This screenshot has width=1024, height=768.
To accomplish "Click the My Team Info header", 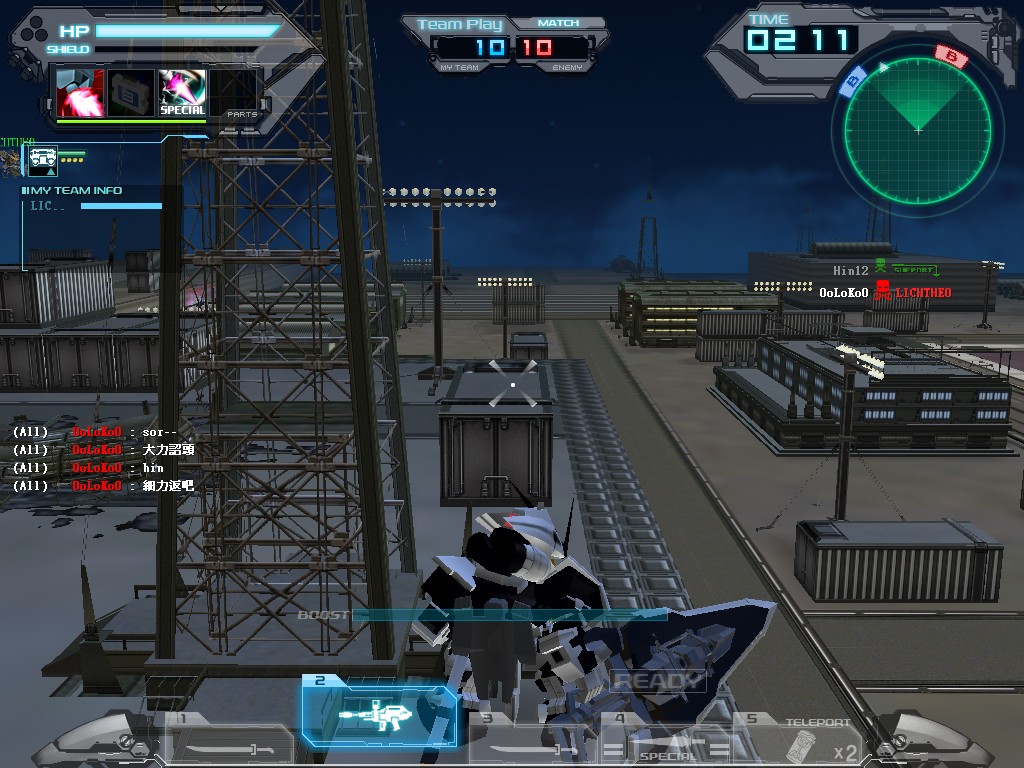I will [73, 190].
